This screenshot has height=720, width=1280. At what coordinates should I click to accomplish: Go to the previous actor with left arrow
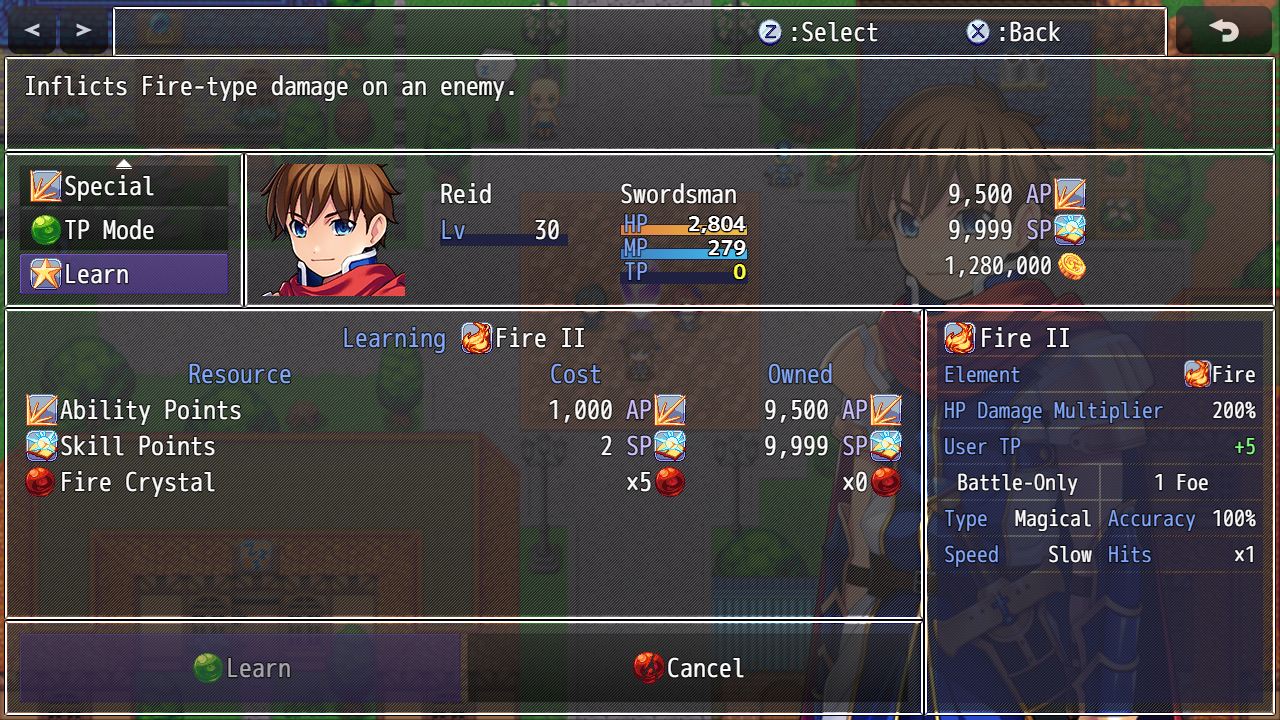32,31
